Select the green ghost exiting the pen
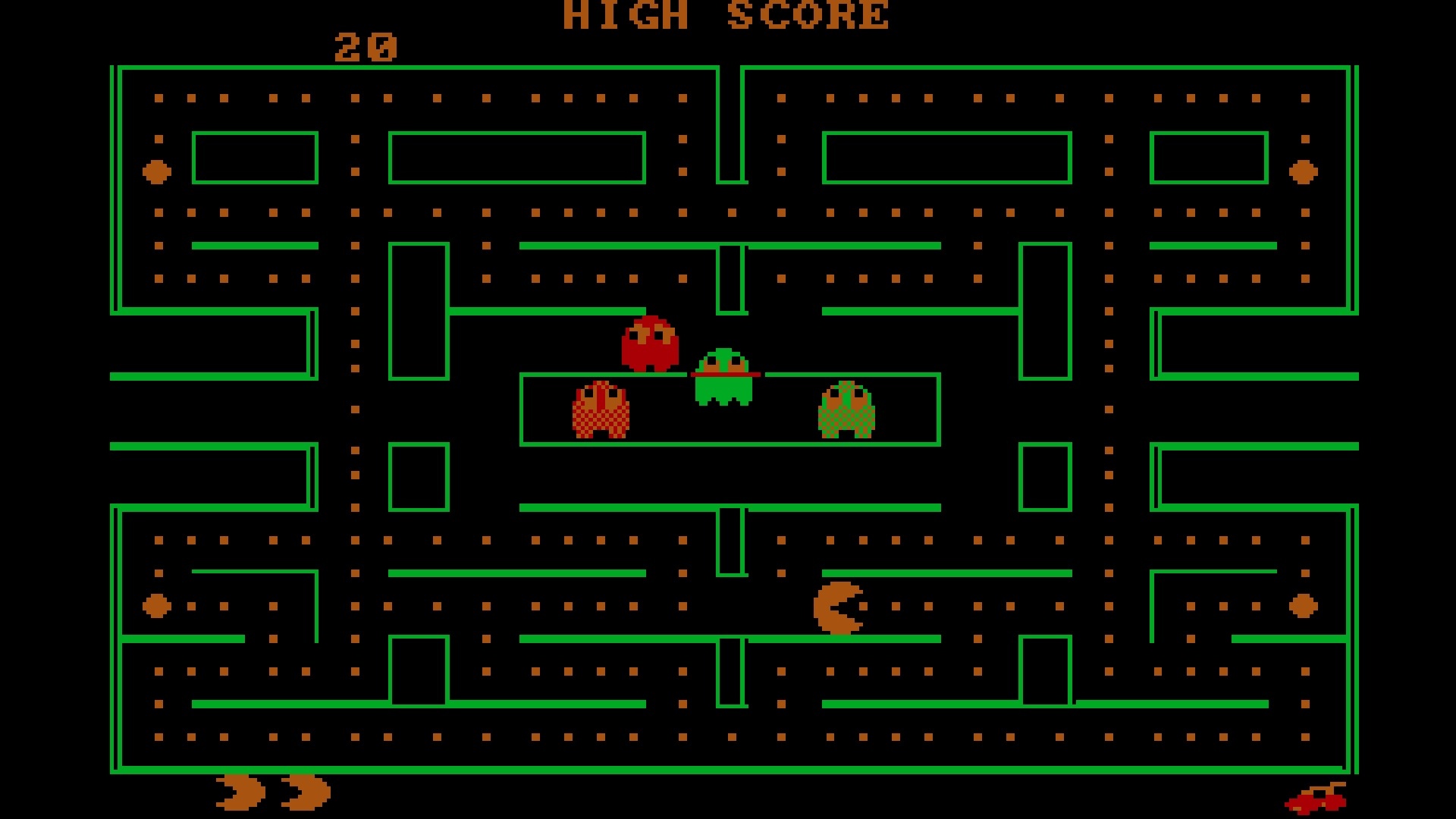 (x=724, y=379)
